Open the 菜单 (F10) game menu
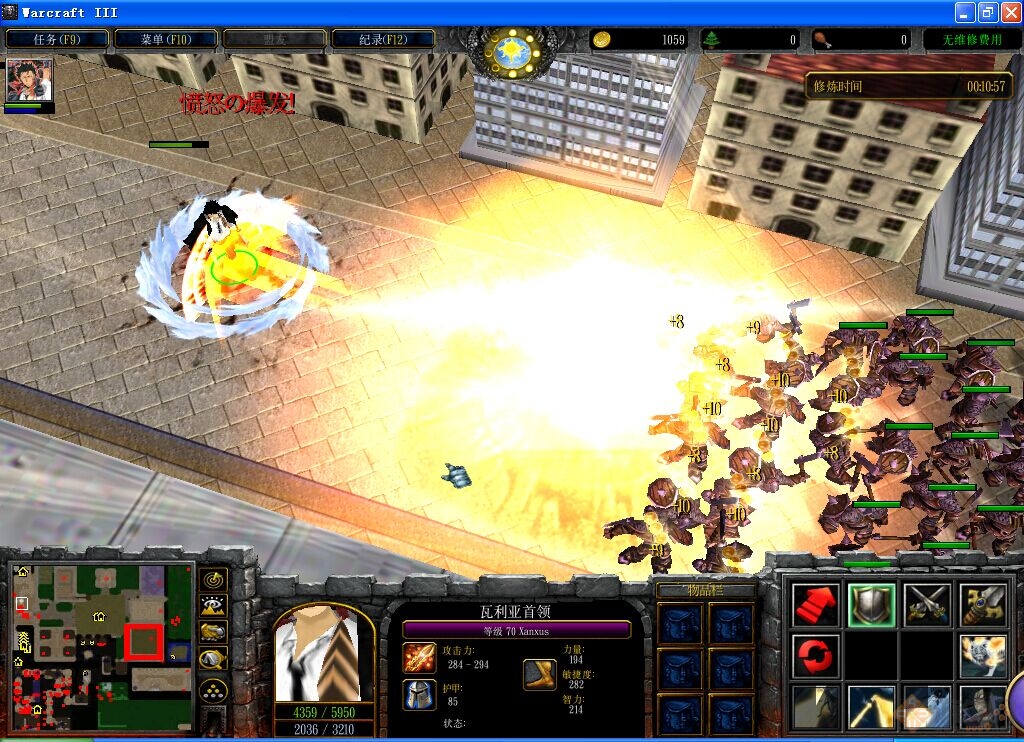Image resolution: width=1024 pixels, height=742 pixels. point(165,39)
